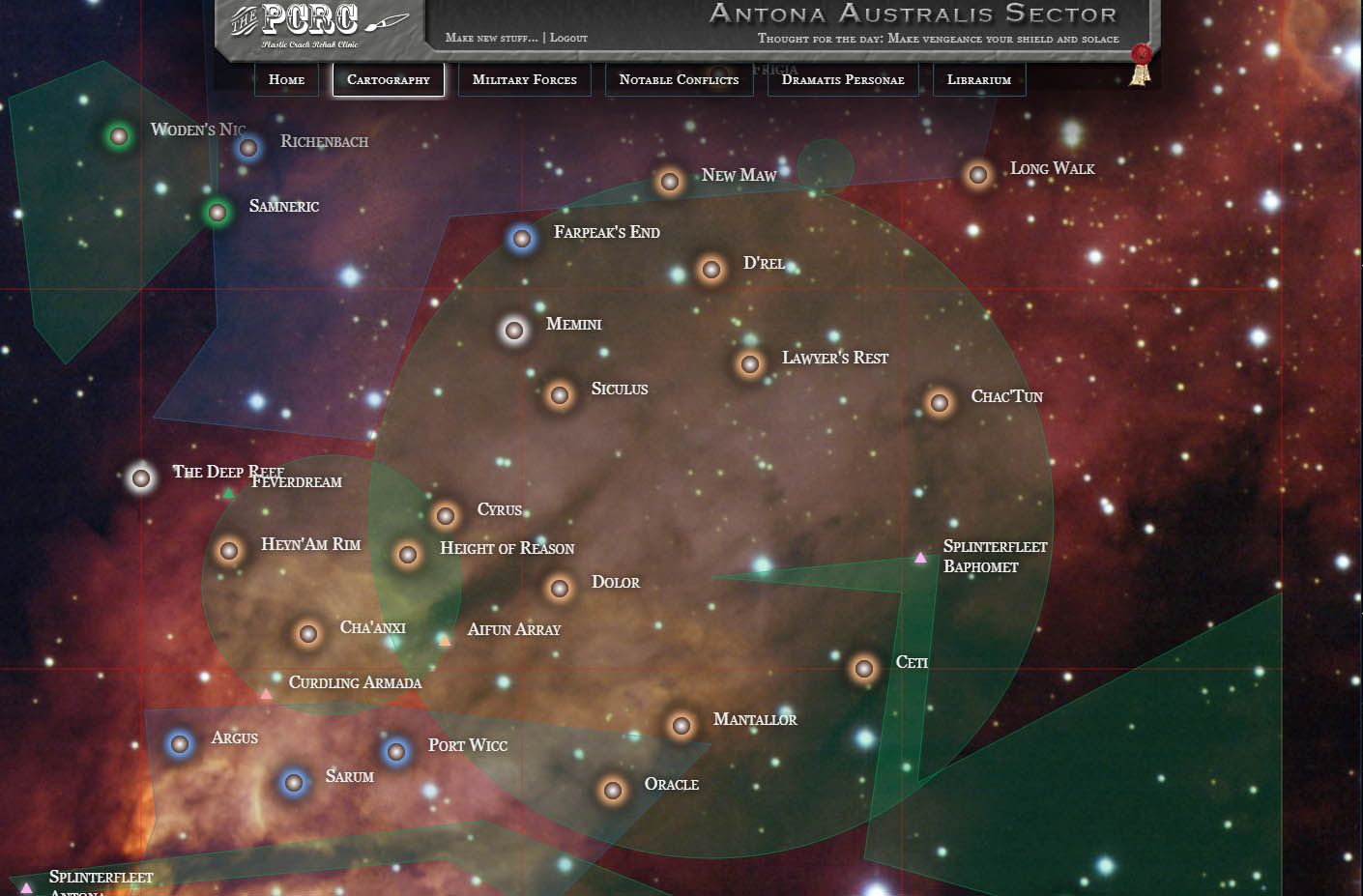
Task: Click the Aifun Array orange triangle
Action: coord(445,639)
